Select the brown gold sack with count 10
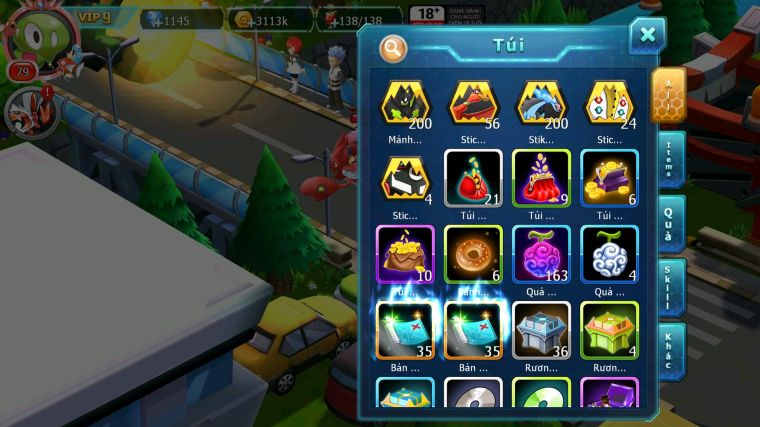The width and height of the screenshot is (760, 427). tap(405, 255)
